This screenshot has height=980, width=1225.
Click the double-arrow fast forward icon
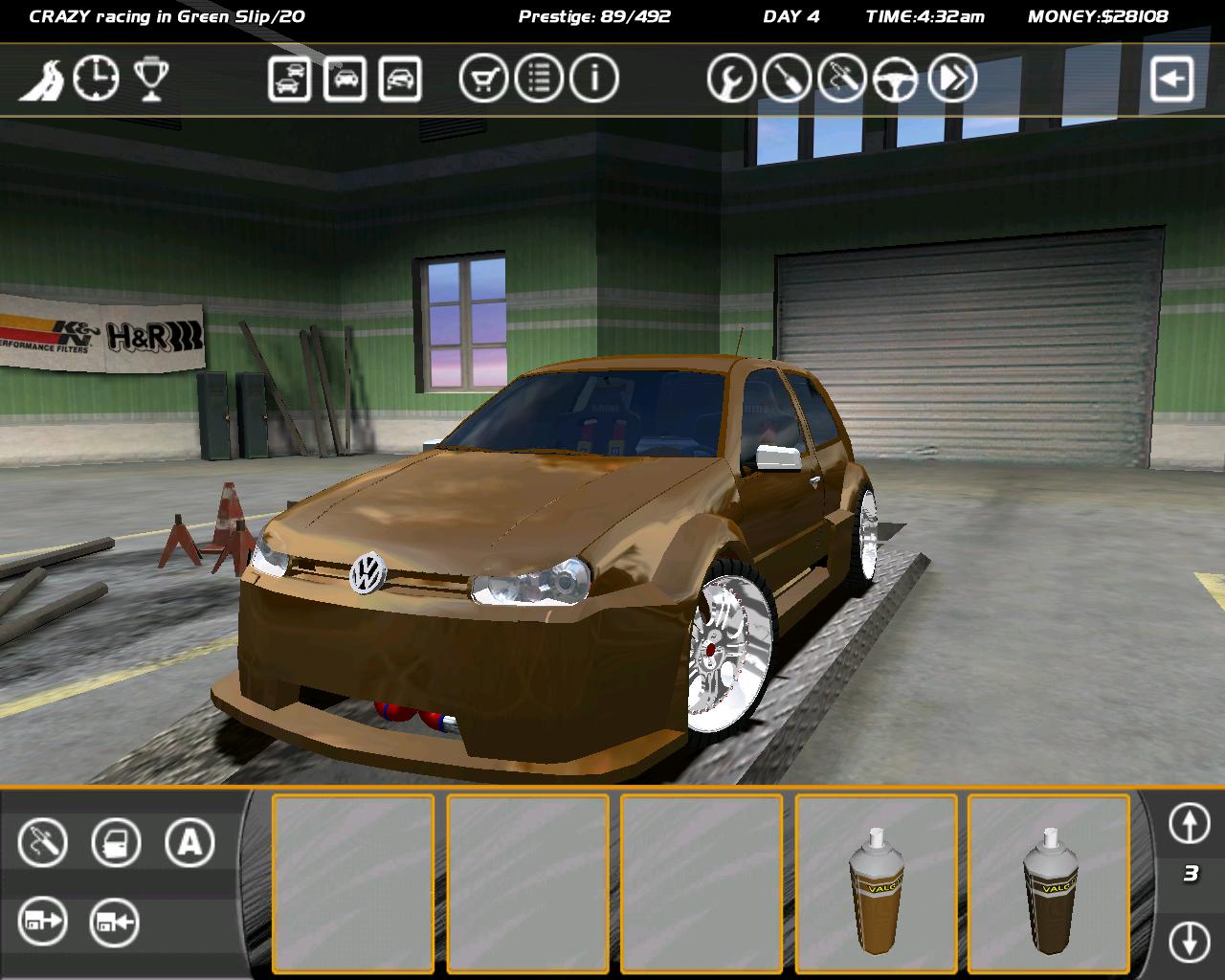point(952,78)
